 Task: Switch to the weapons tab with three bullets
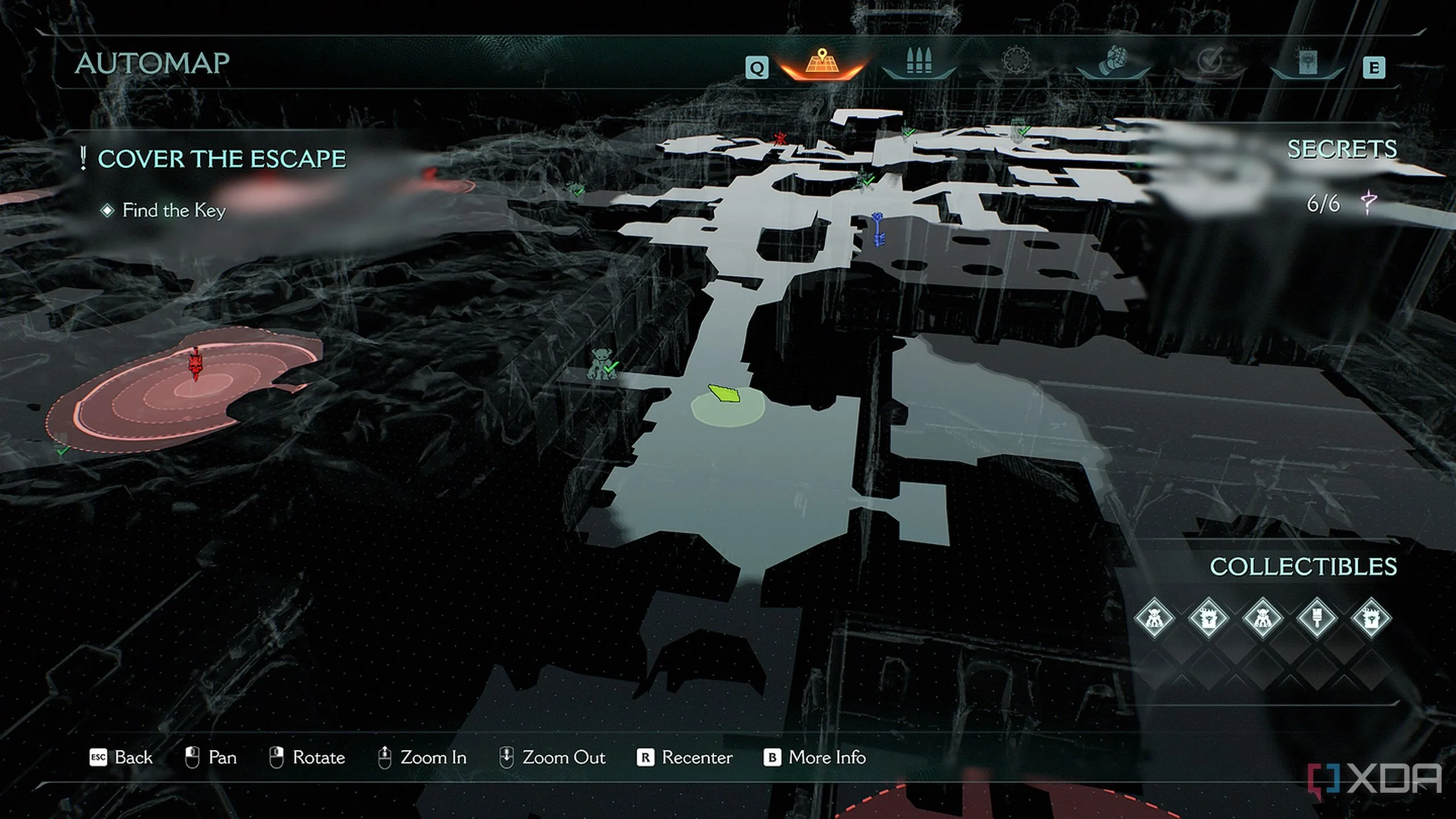click(x=919, y=63)
